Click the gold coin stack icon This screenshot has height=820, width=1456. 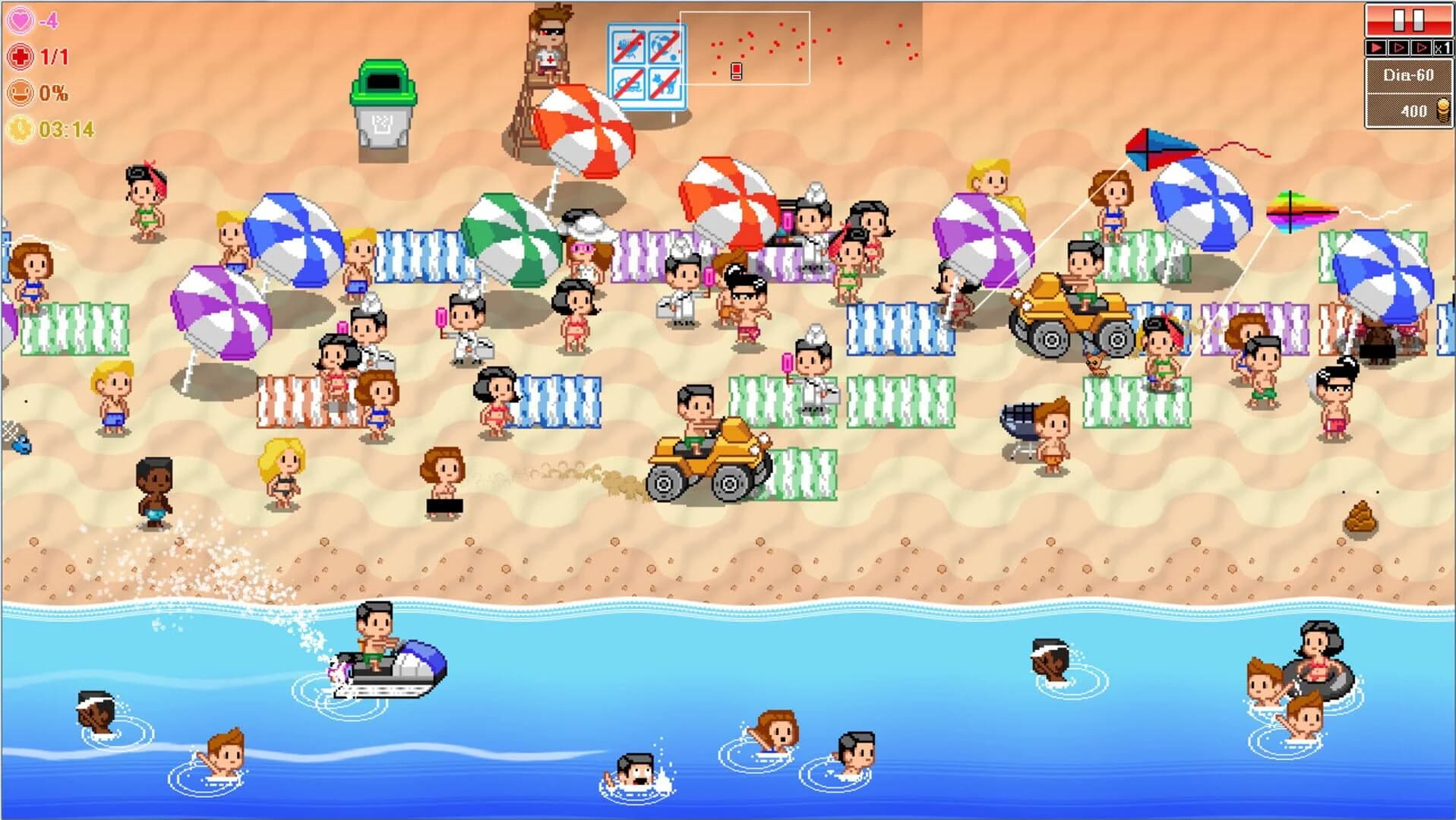(1442, 109)
